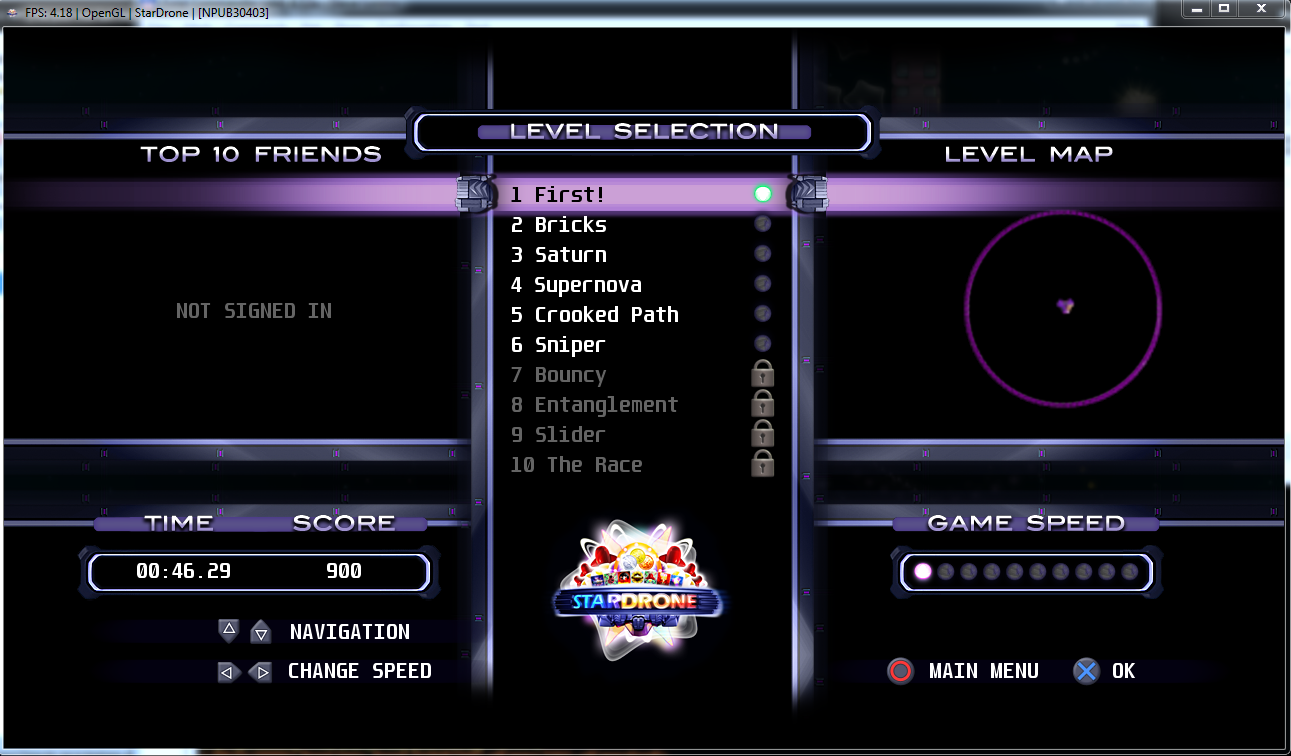Select level 3 Saturn
Image resolution: width=1291 pixels, height=756 pixels.
pyautogui.click(x=570, y=255)
